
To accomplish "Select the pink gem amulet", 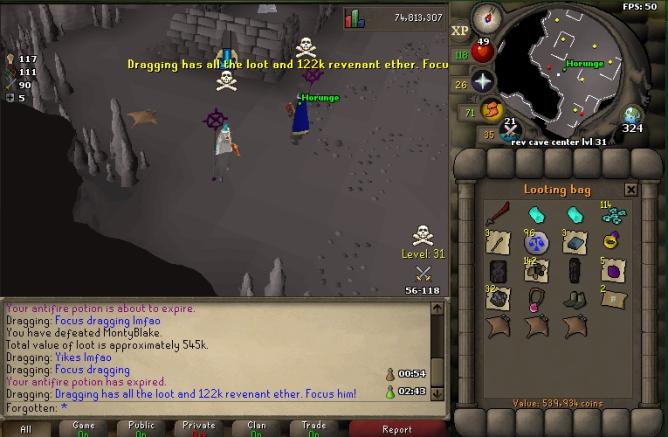I will coord(535,298).
